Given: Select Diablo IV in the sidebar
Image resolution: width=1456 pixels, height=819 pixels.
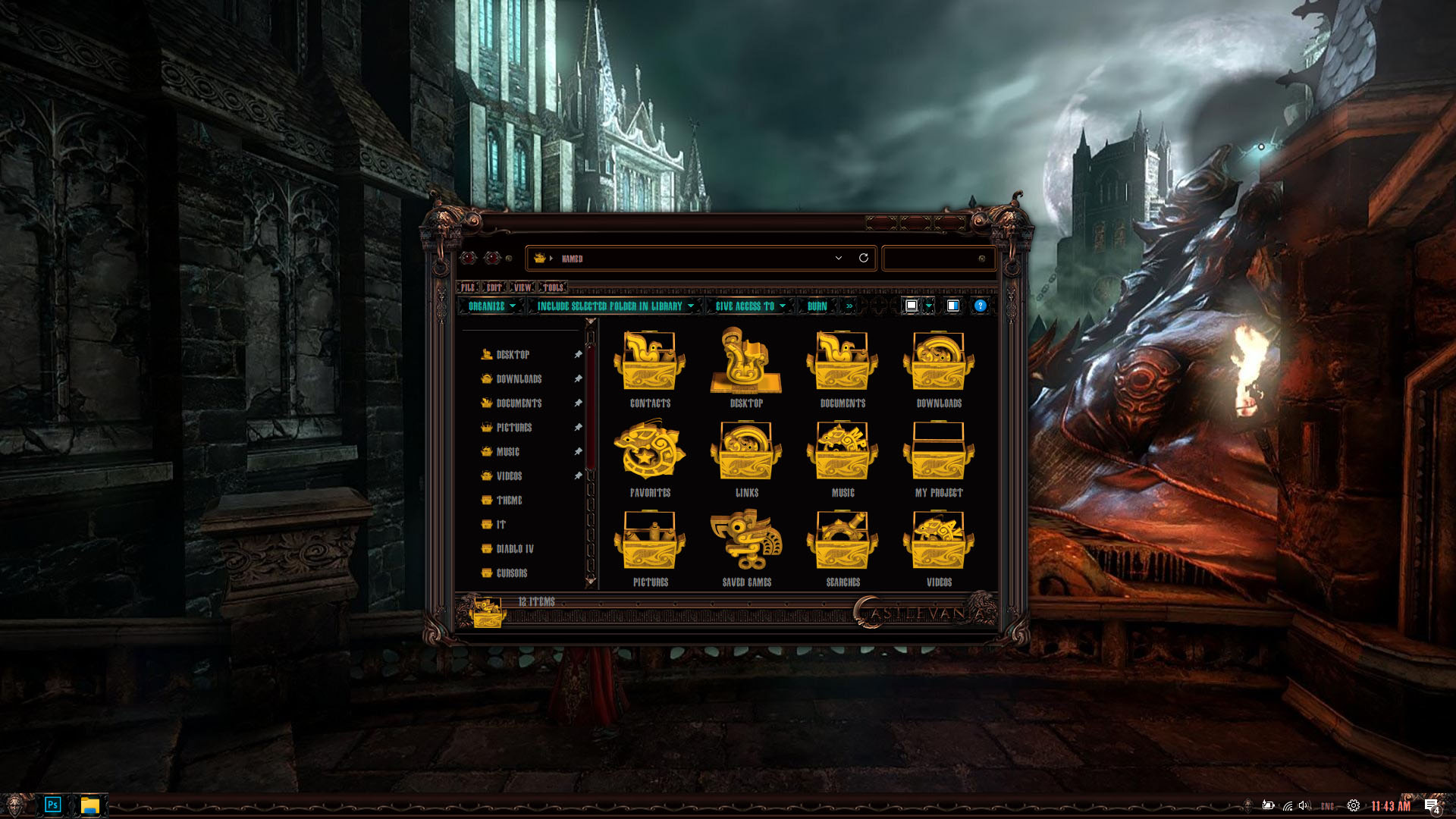Looking at the screenshot, I should pyautogui.click(x=514, y=549).
